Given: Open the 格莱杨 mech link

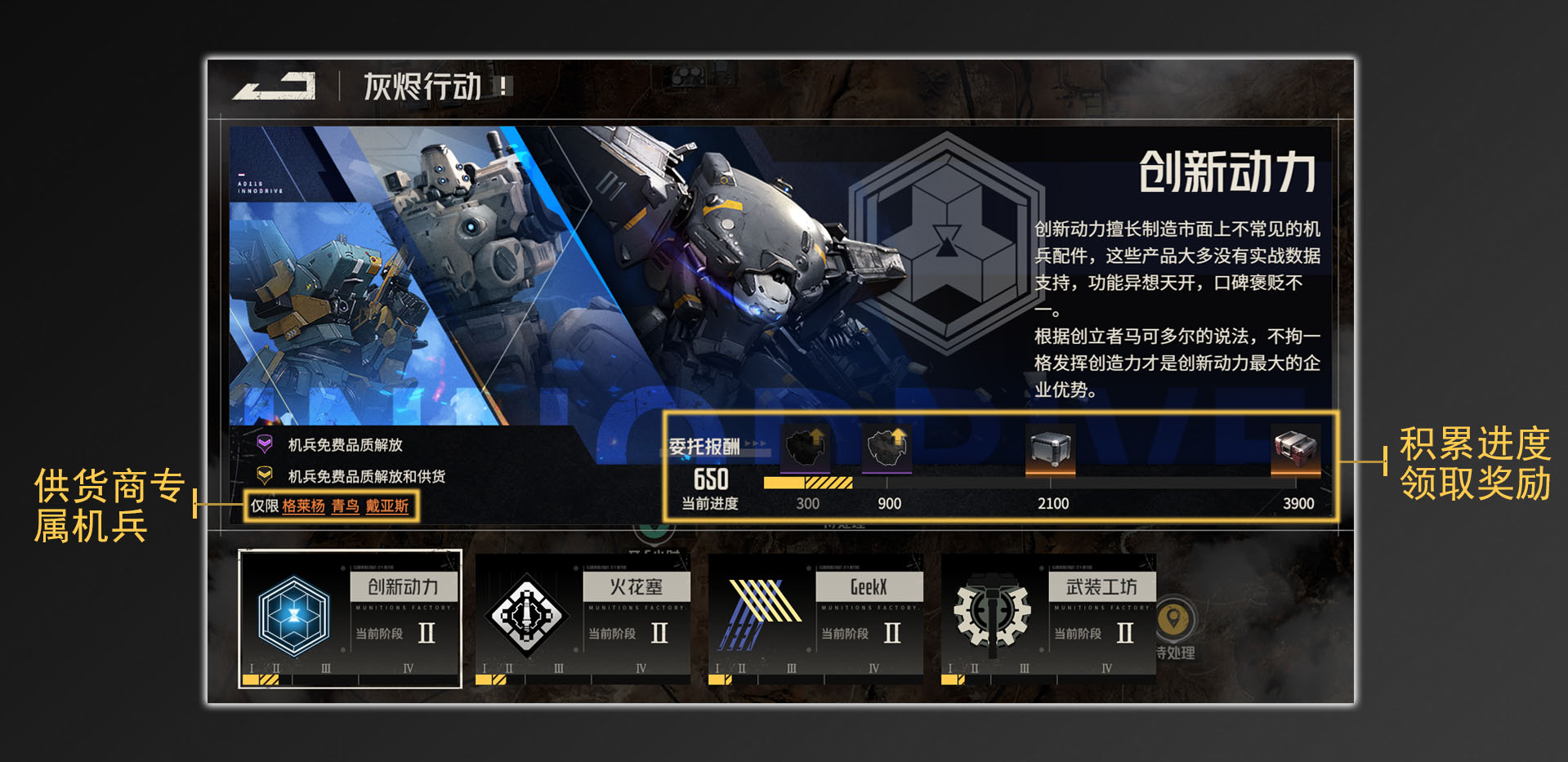Looking at the screenshot, I should coord(302,506).
